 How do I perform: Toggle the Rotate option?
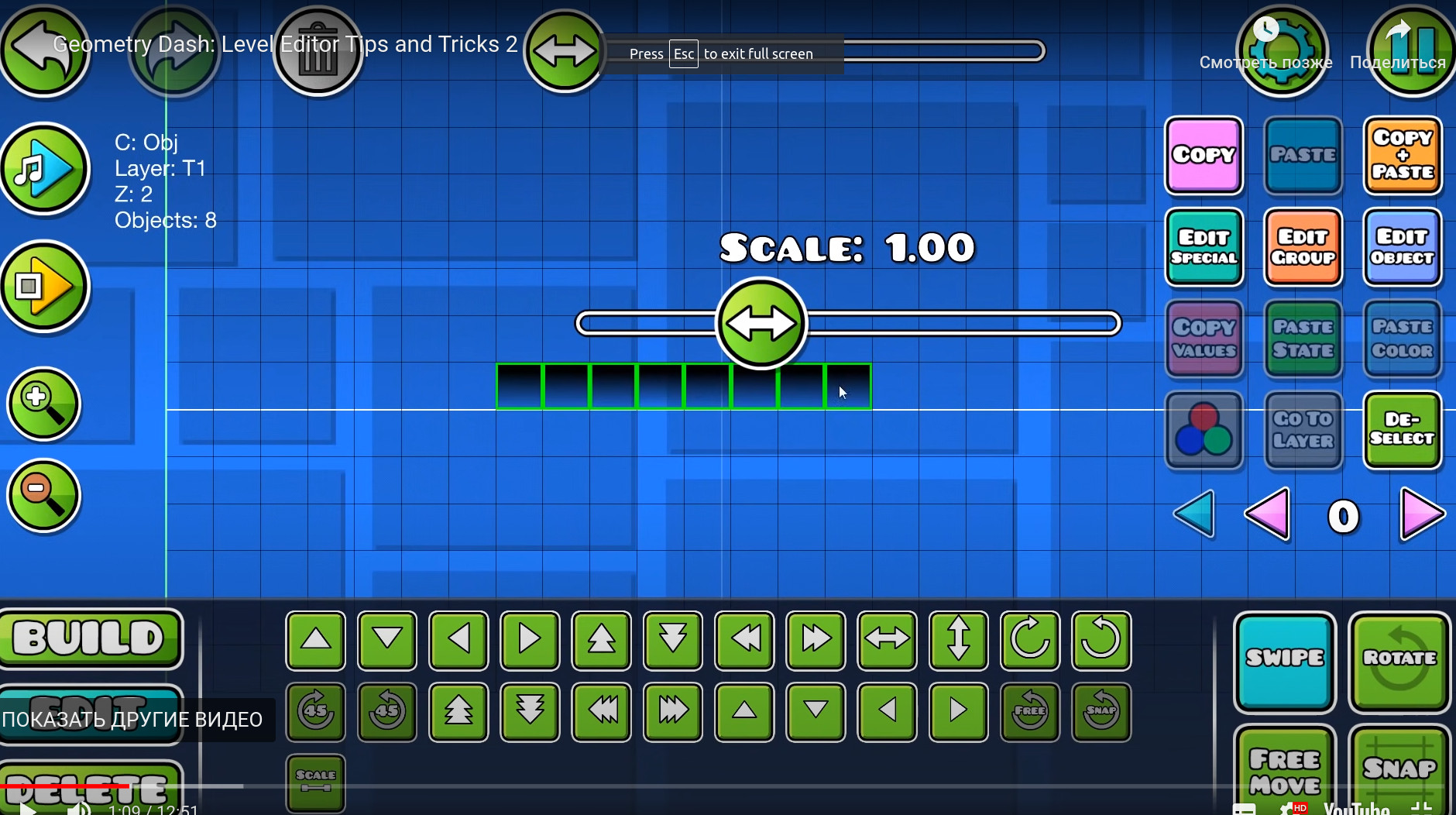pos(1399,660)
